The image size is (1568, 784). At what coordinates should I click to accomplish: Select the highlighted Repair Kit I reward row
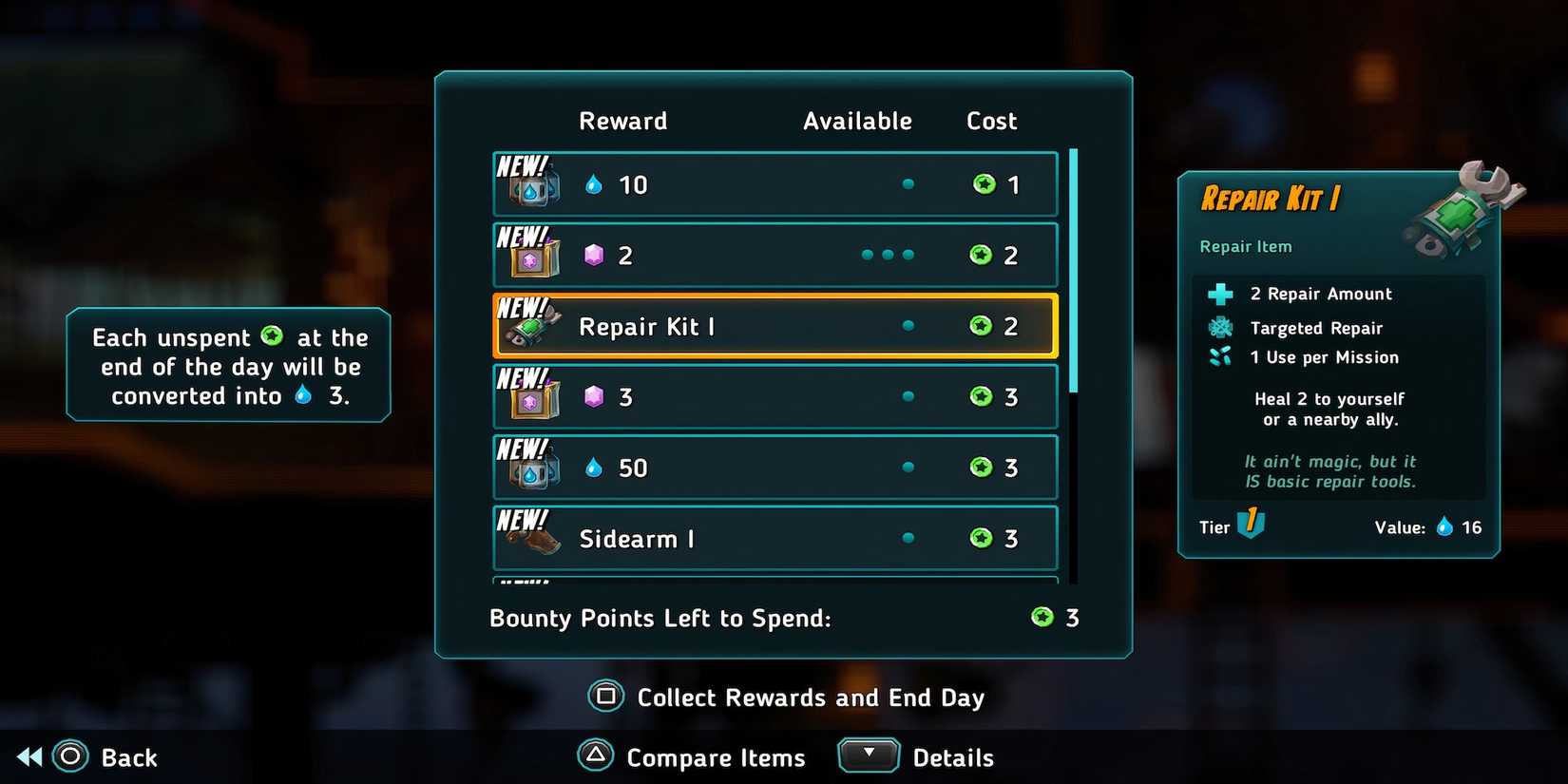tap(774, 326)
